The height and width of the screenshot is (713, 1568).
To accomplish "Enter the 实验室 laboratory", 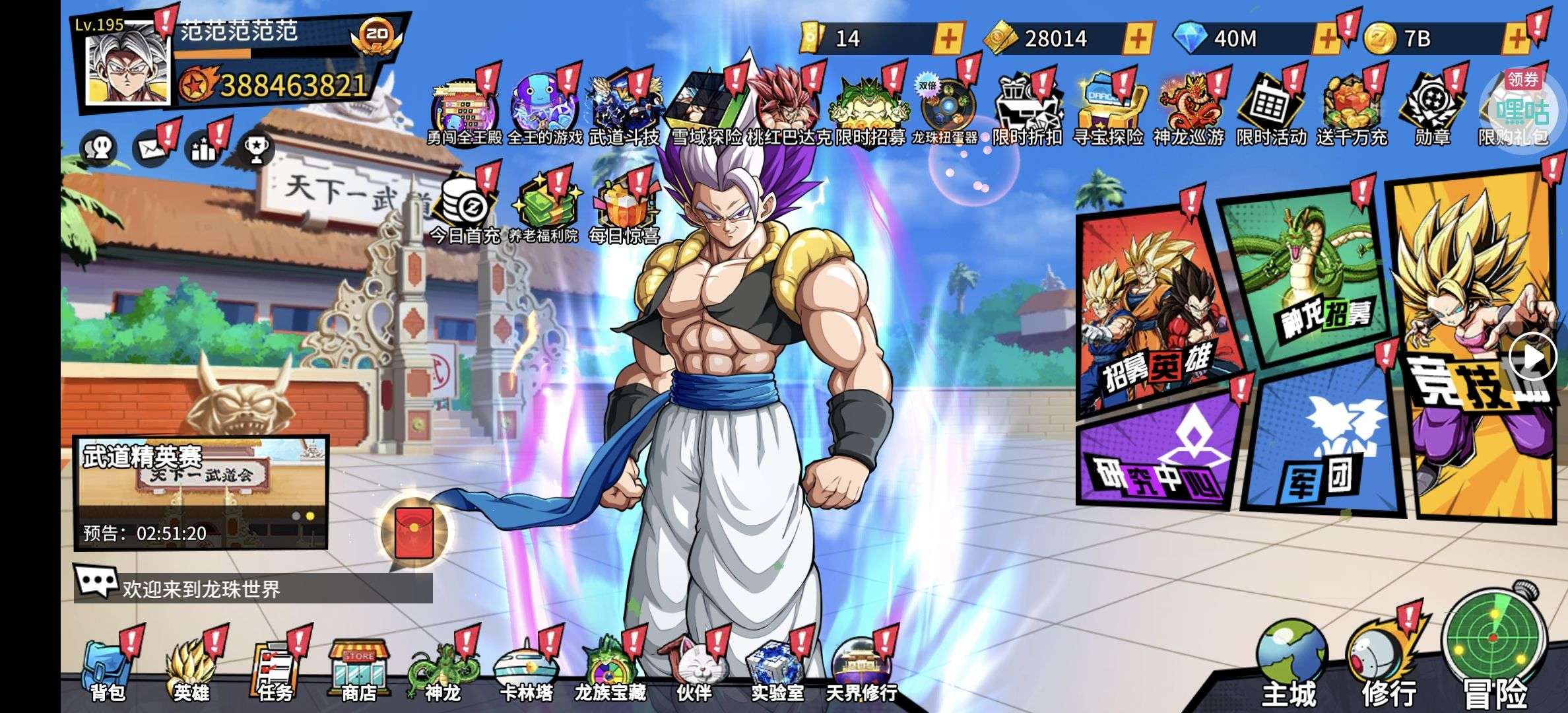I will click(777, 670).
